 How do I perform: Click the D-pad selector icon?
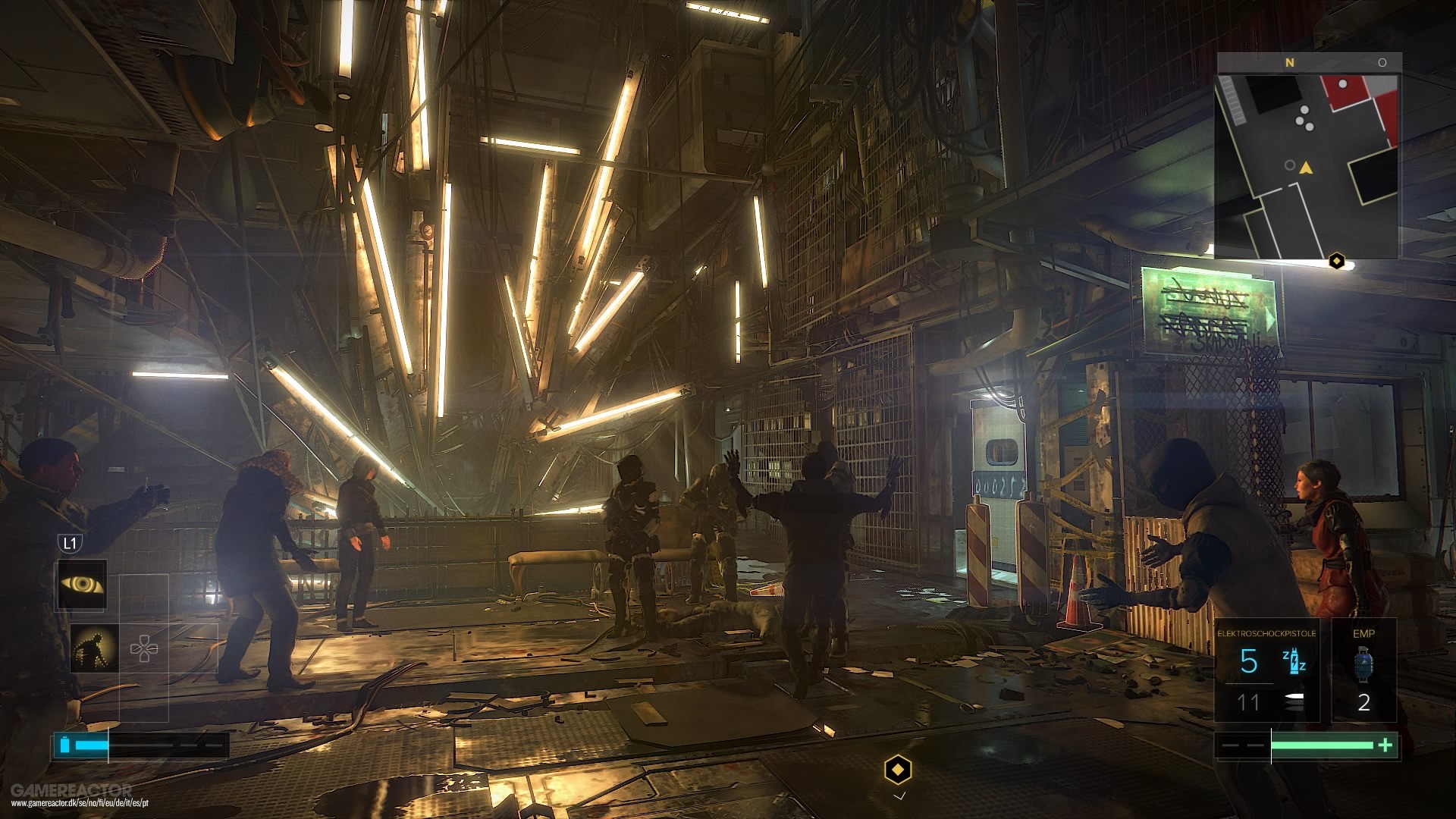[145, 648]
